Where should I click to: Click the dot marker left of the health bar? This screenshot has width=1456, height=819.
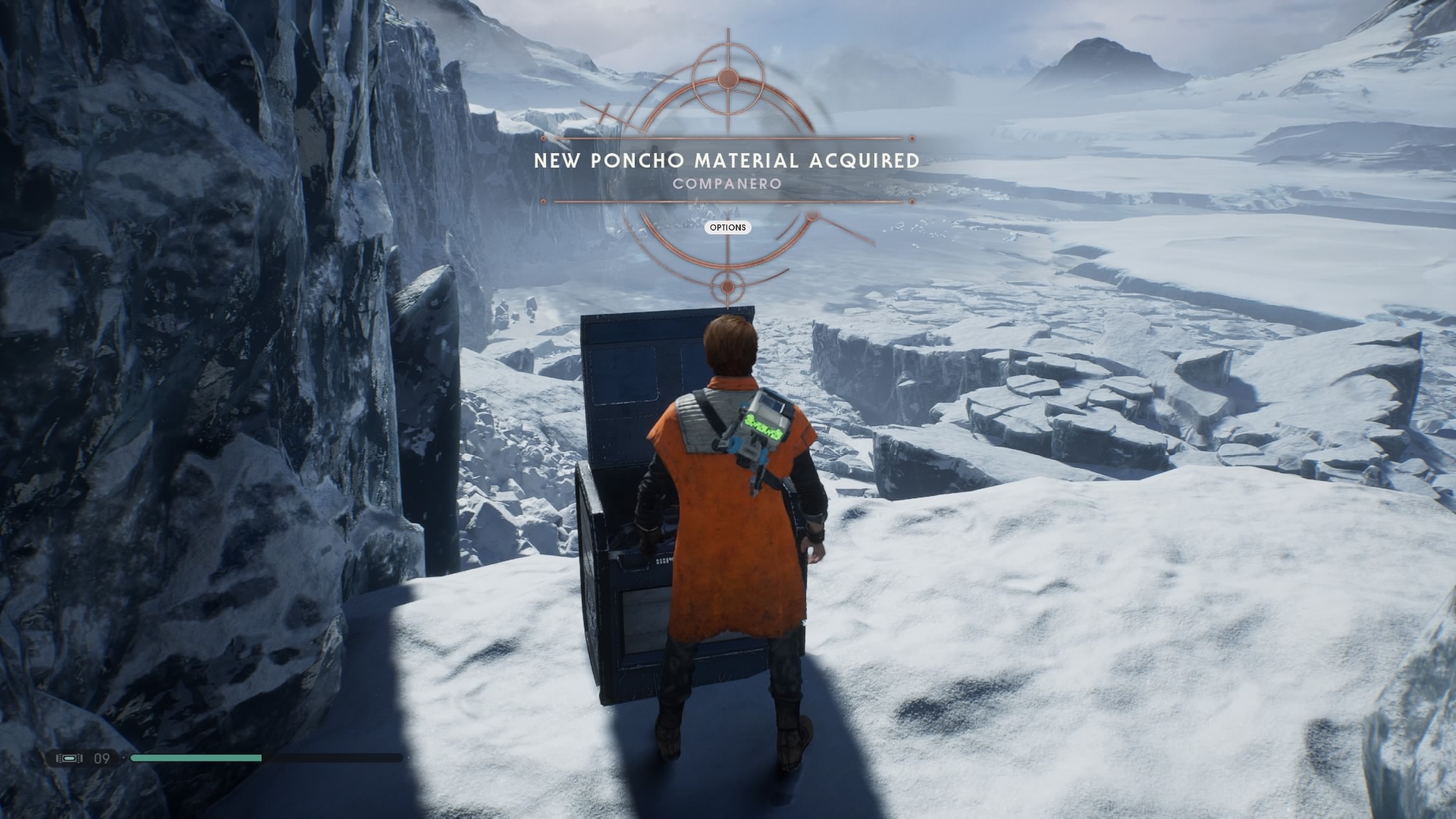pyautogui.click(x=124, y=758)
